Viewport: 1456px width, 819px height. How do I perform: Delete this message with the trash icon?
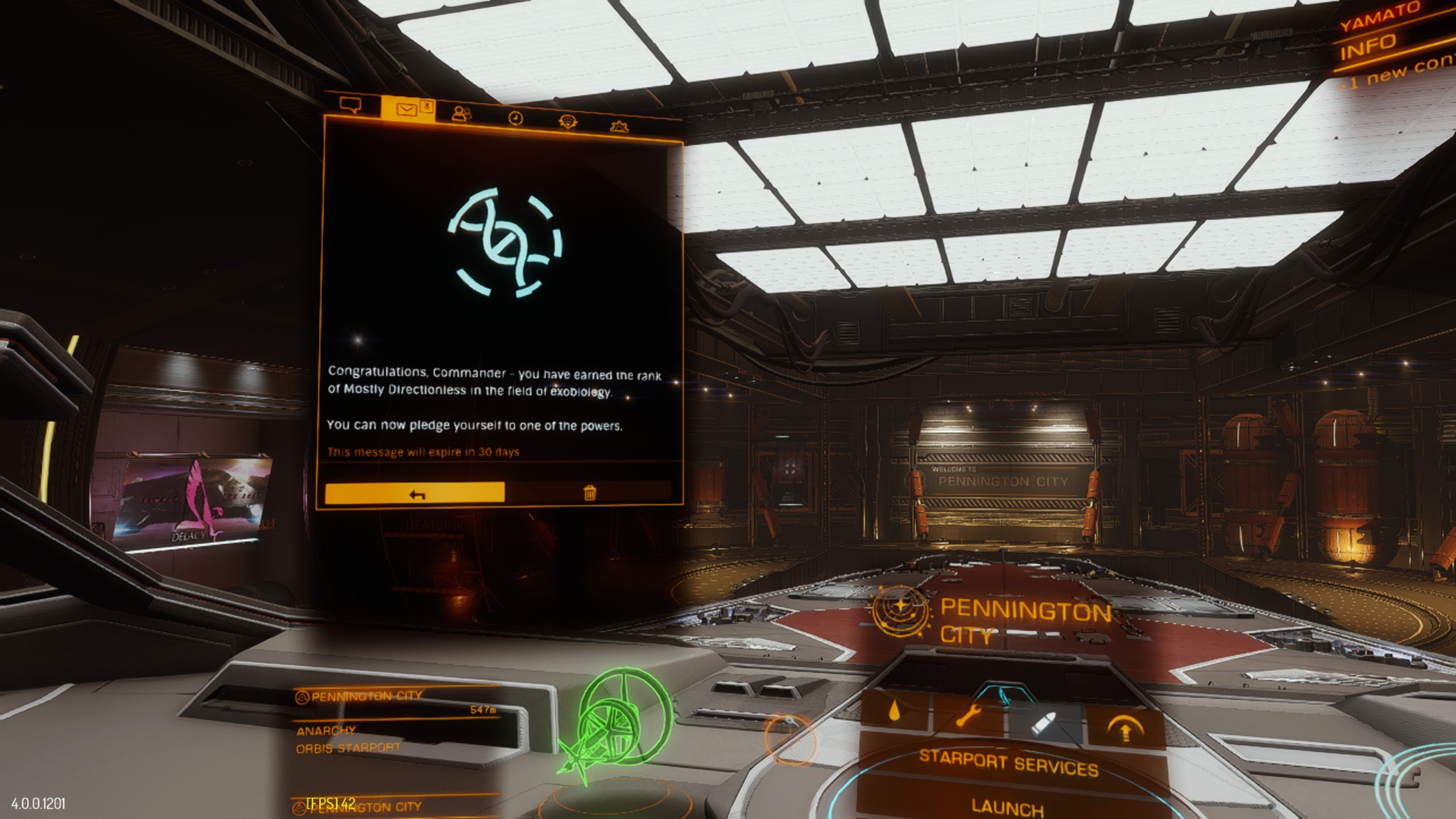point(590,493)
